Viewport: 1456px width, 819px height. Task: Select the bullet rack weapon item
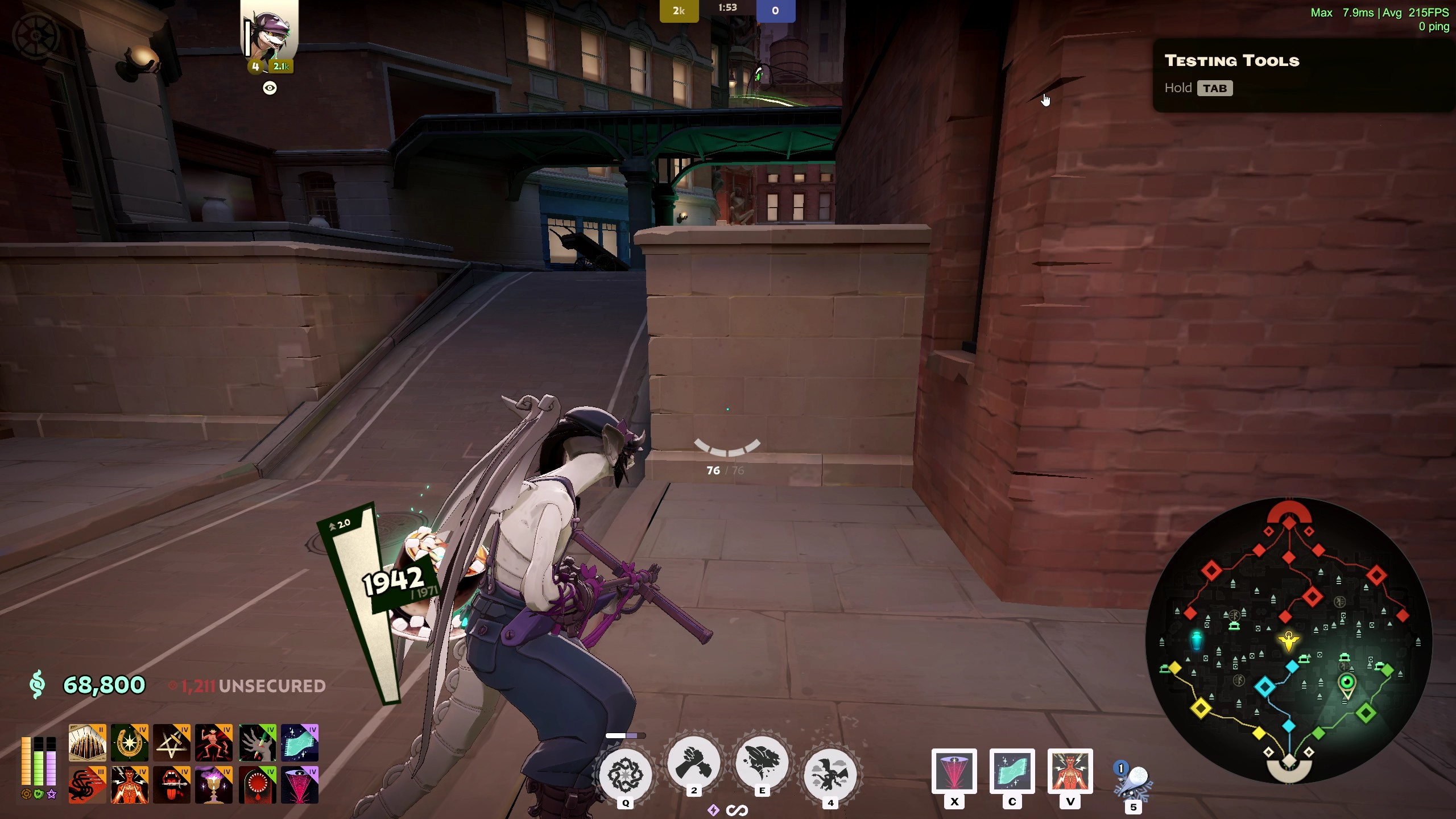point(87,743)
